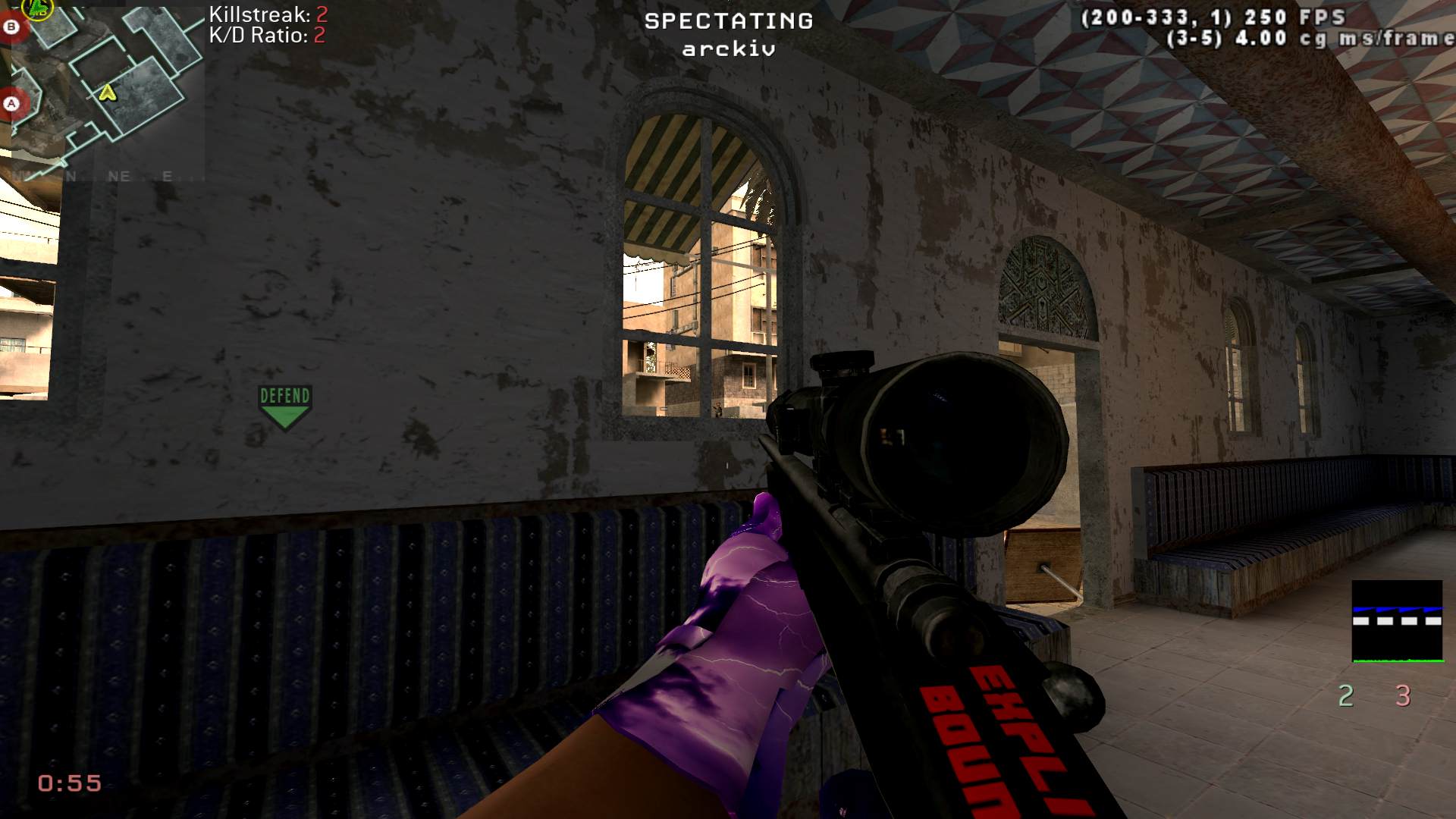1456x819 pixels.
Task: Select bomb site B marker on minimap
Action: point(12,27)
